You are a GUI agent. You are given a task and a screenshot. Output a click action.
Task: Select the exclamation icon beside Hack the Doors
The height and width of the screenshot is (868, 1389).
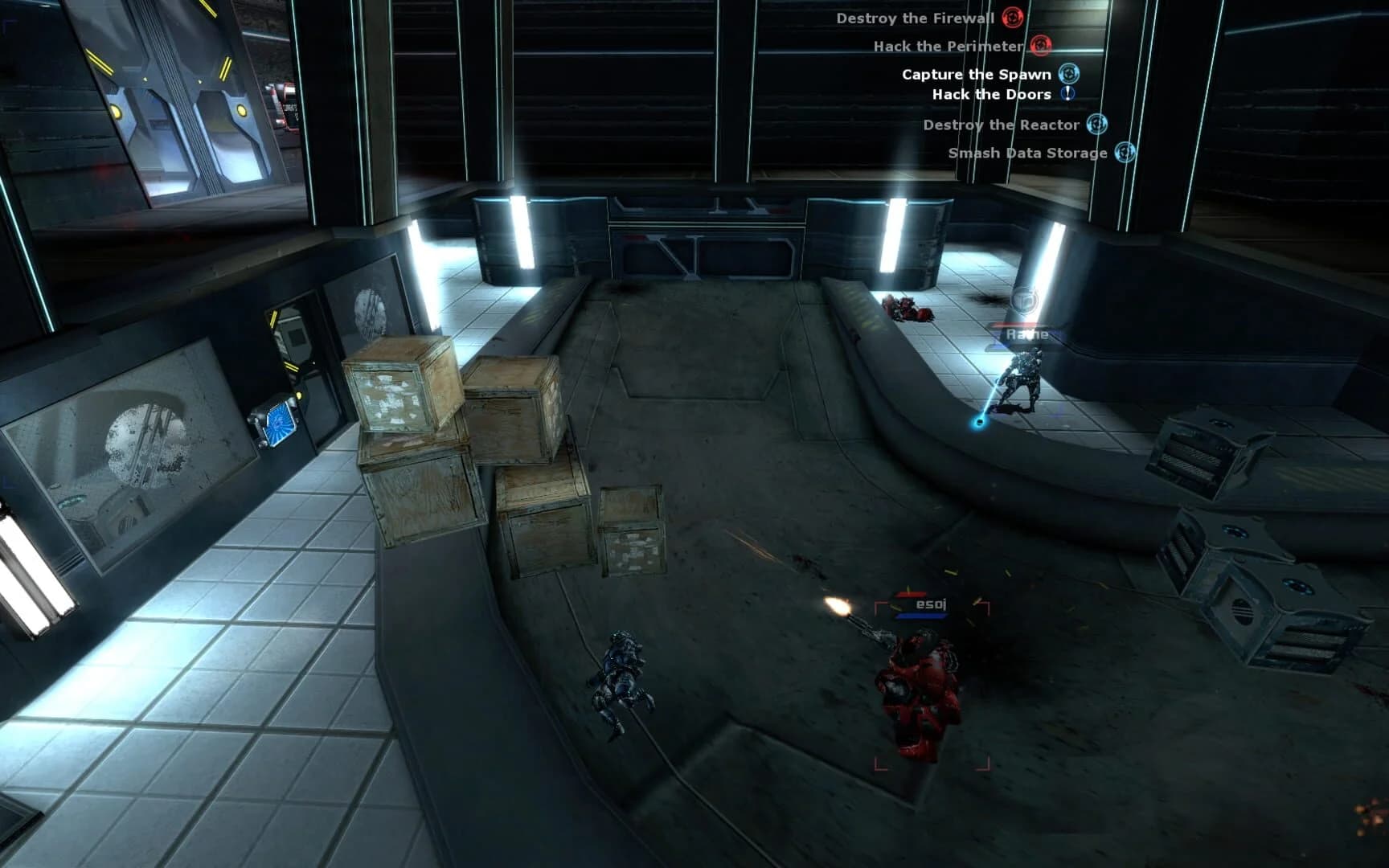pyautogui.click(x=1068, y=94)
